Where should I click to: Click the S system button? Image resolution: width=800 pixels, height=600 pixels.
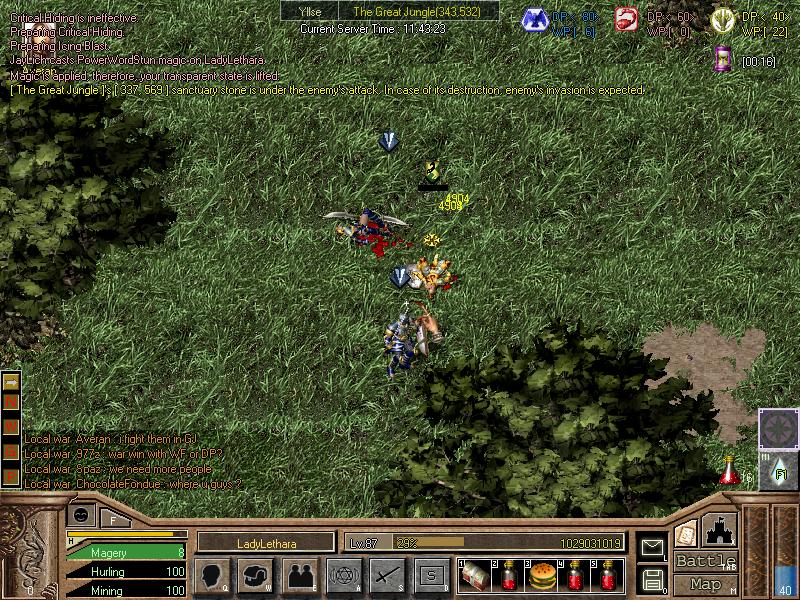pos(431,575)
